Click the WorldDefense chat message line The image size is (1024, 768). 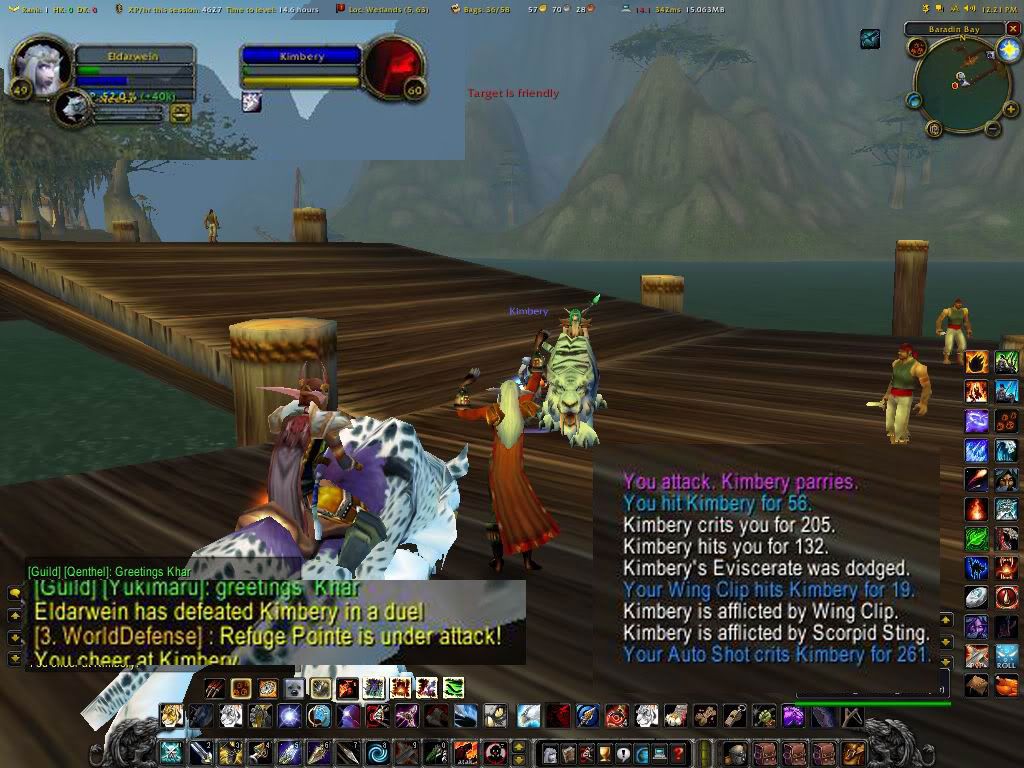(268, 636)
